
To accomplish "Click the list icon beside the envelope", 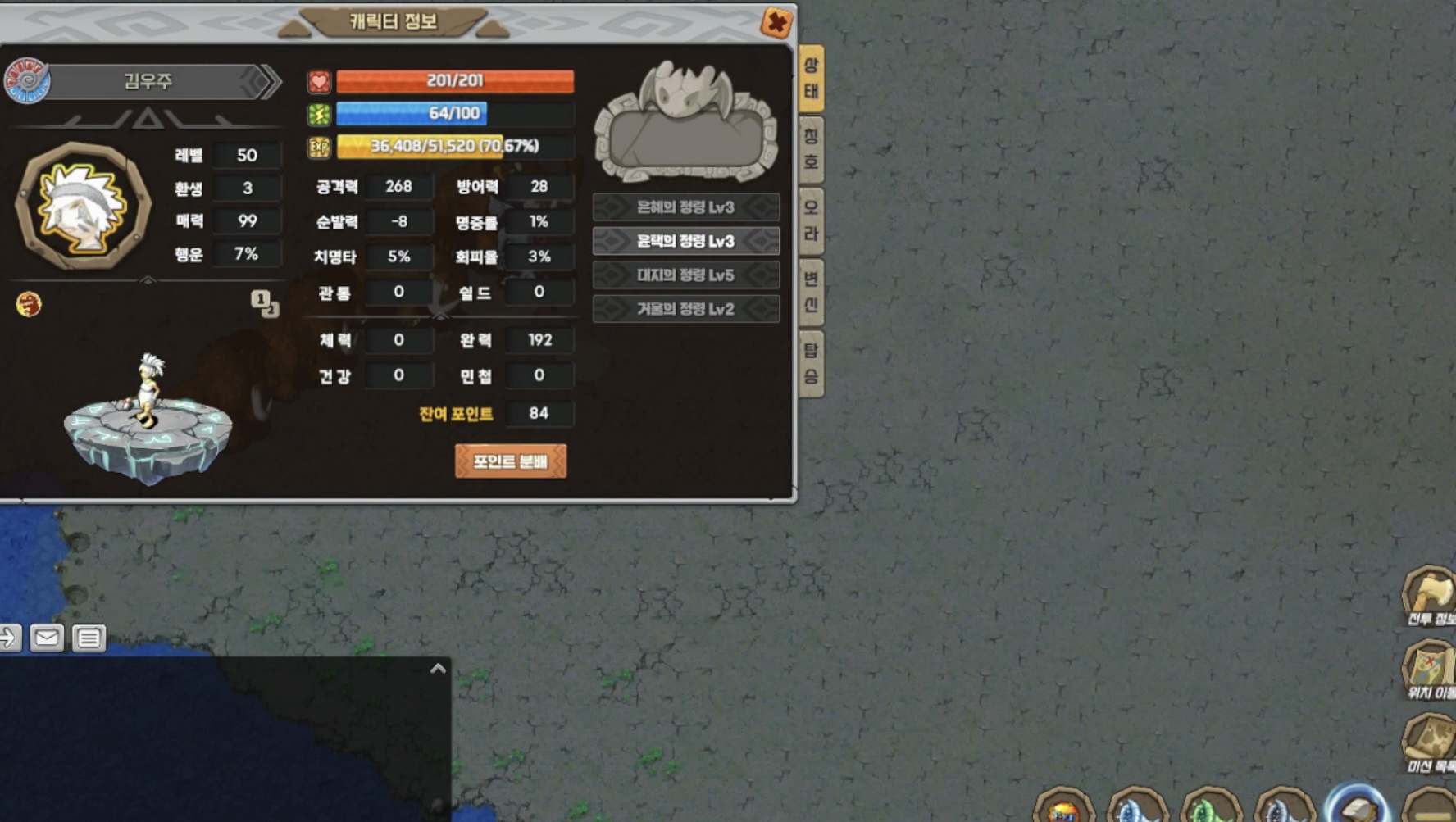I will click(89, 638).
